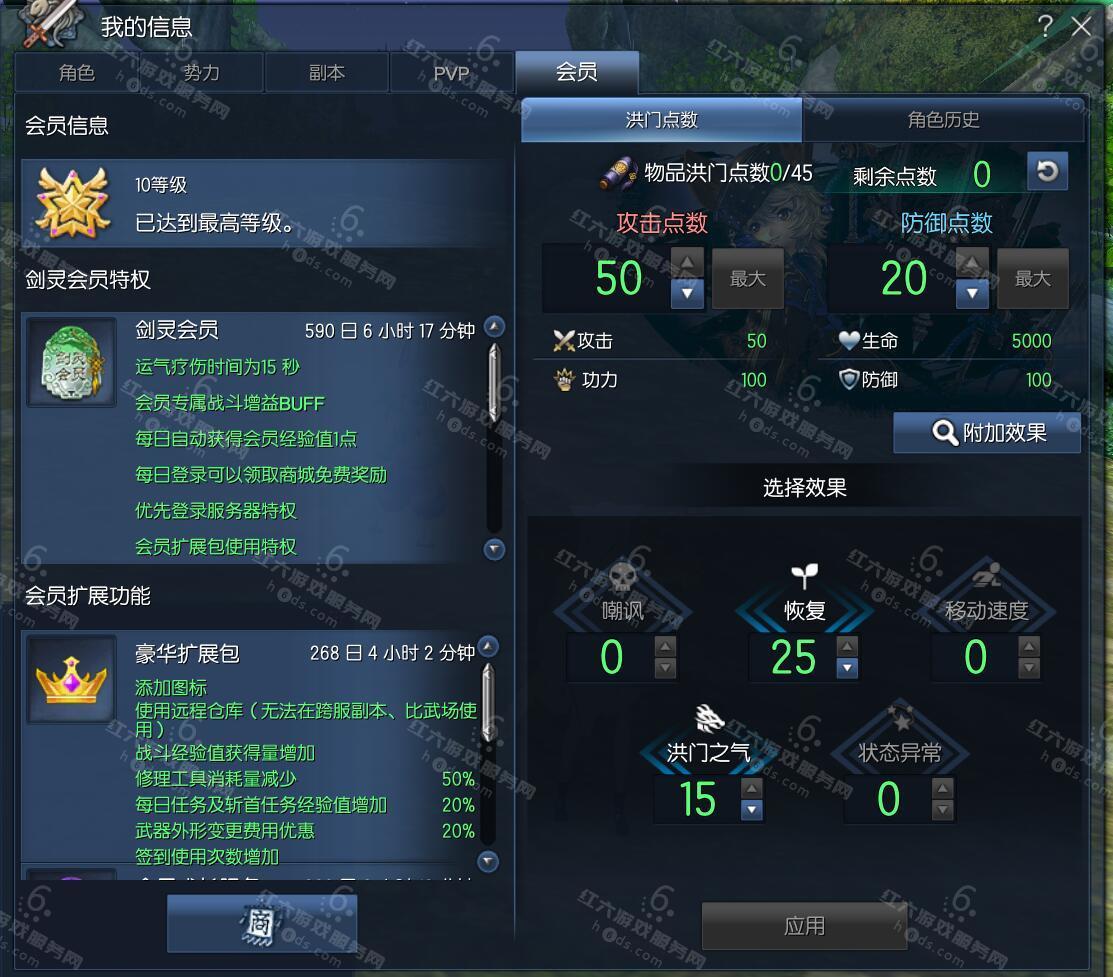Open the 势力 tab

coord(201,73)
